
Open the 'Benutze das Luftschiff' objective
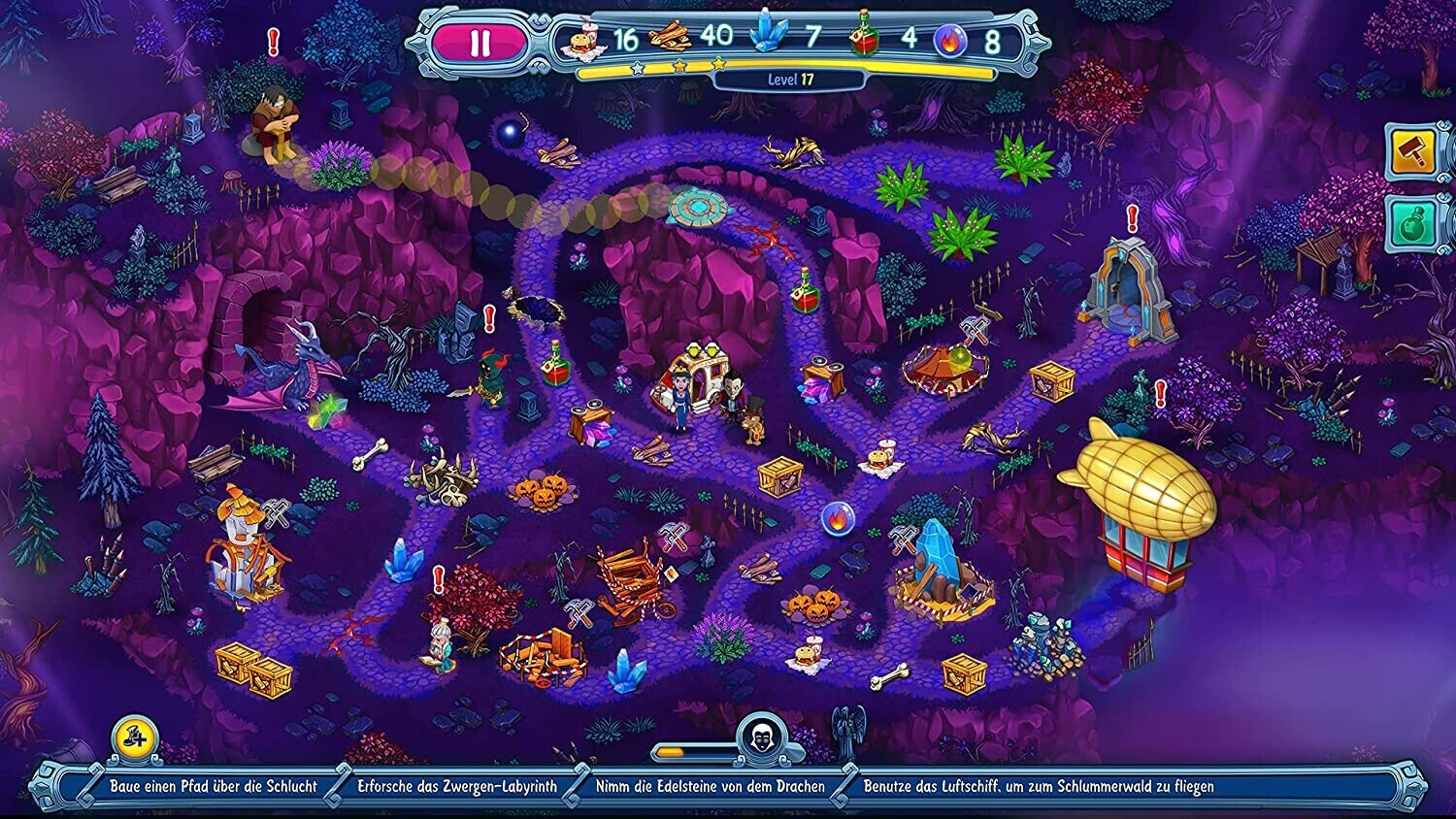[x=1039, y=786]
